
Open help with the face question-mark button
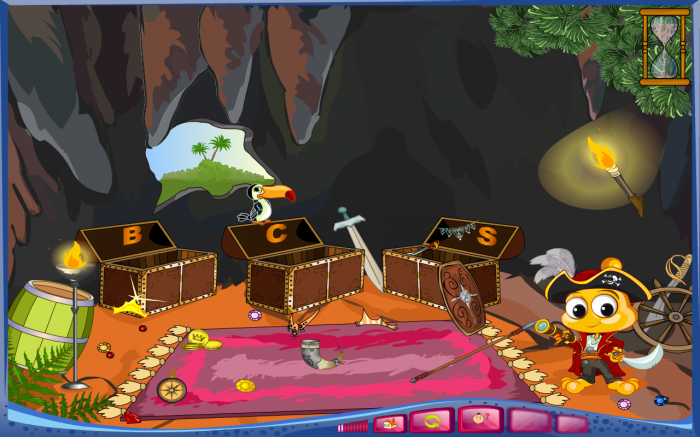(x=480, y=421)
